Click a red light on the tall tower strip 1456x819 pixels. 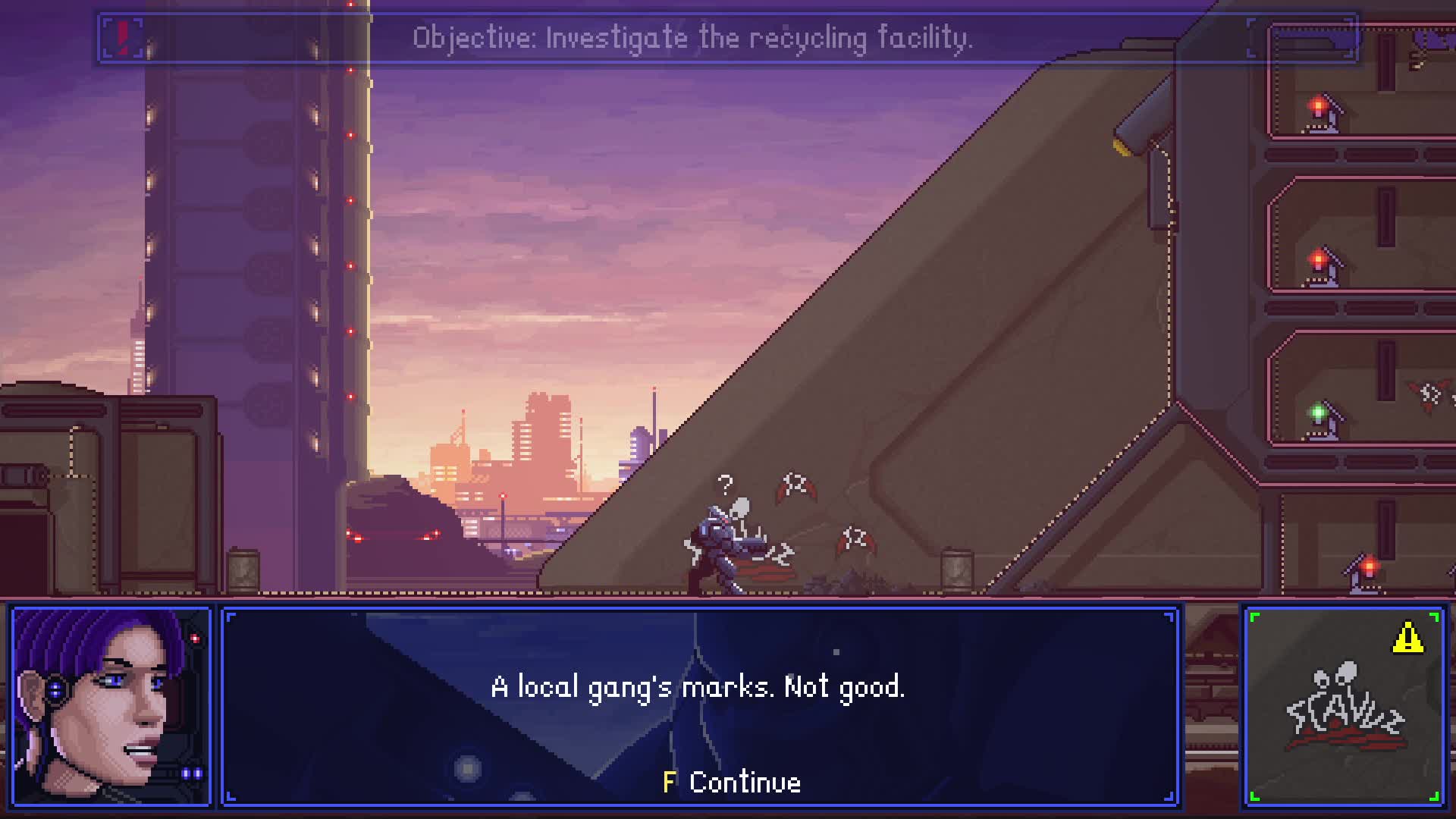point(350,201)
